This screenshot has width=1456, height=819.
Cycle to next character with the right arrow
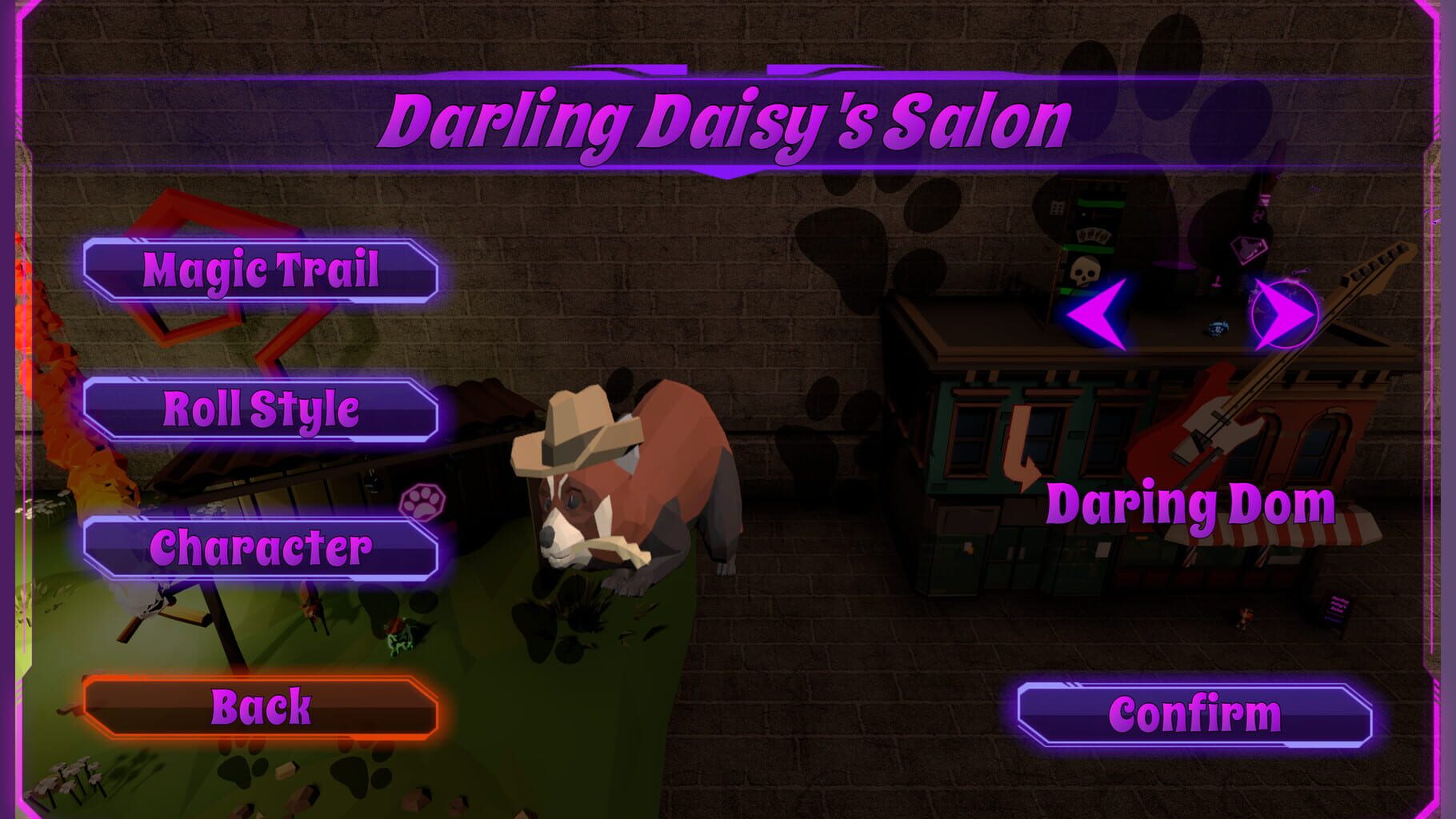(1284, 314)
